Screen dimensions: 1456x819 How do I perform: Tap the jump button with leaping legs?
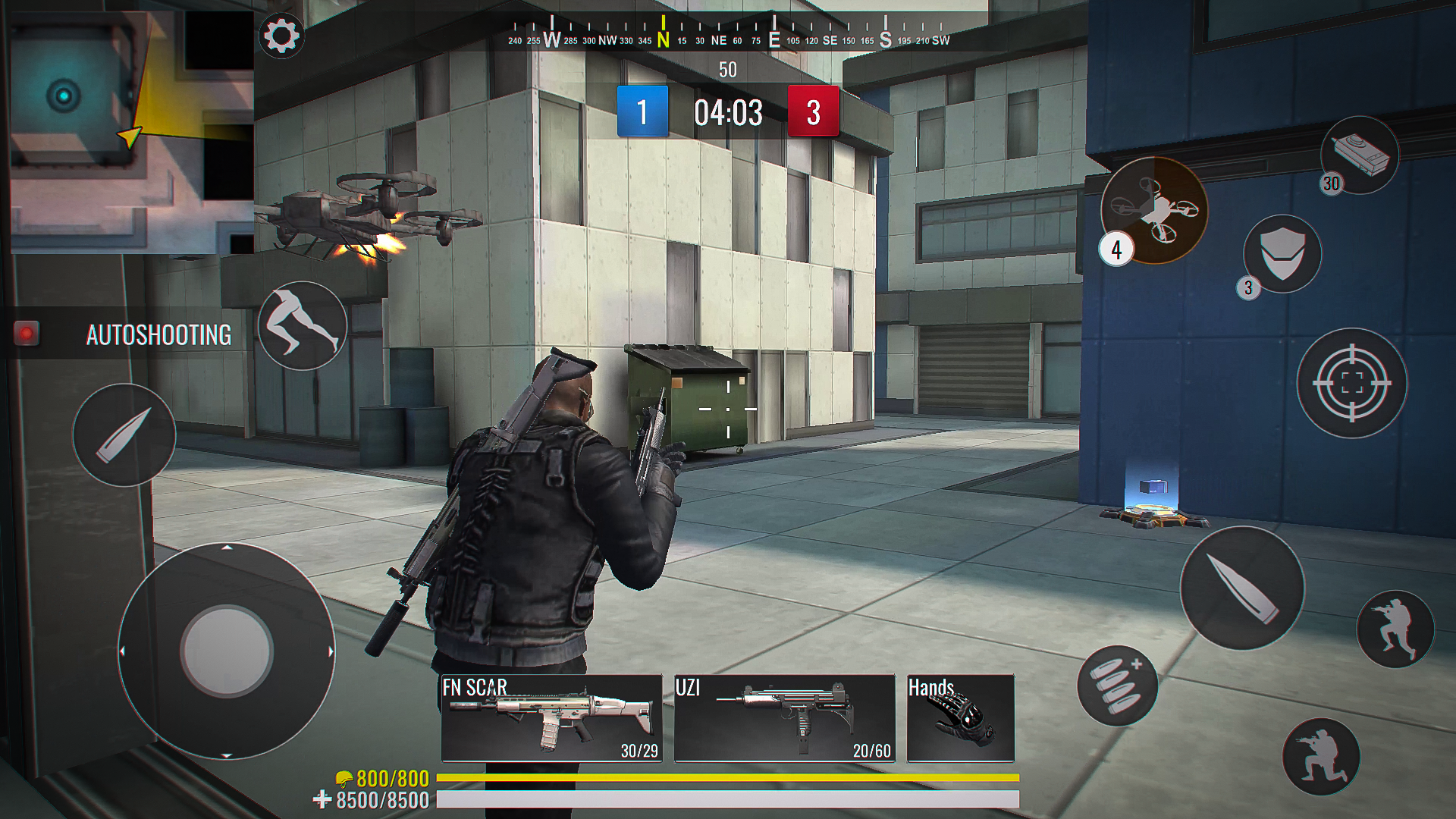tap(302, 325)
